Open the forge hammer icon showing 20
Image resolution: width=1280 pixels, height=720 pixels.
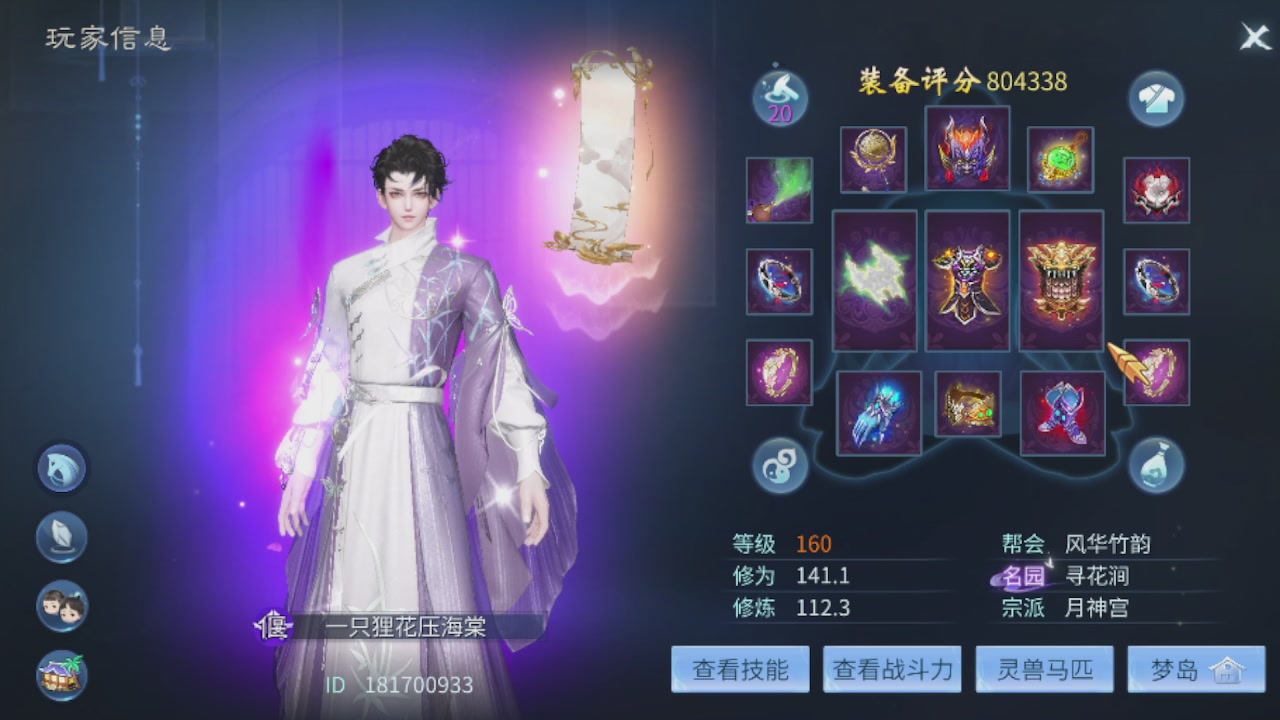(779, 97)
